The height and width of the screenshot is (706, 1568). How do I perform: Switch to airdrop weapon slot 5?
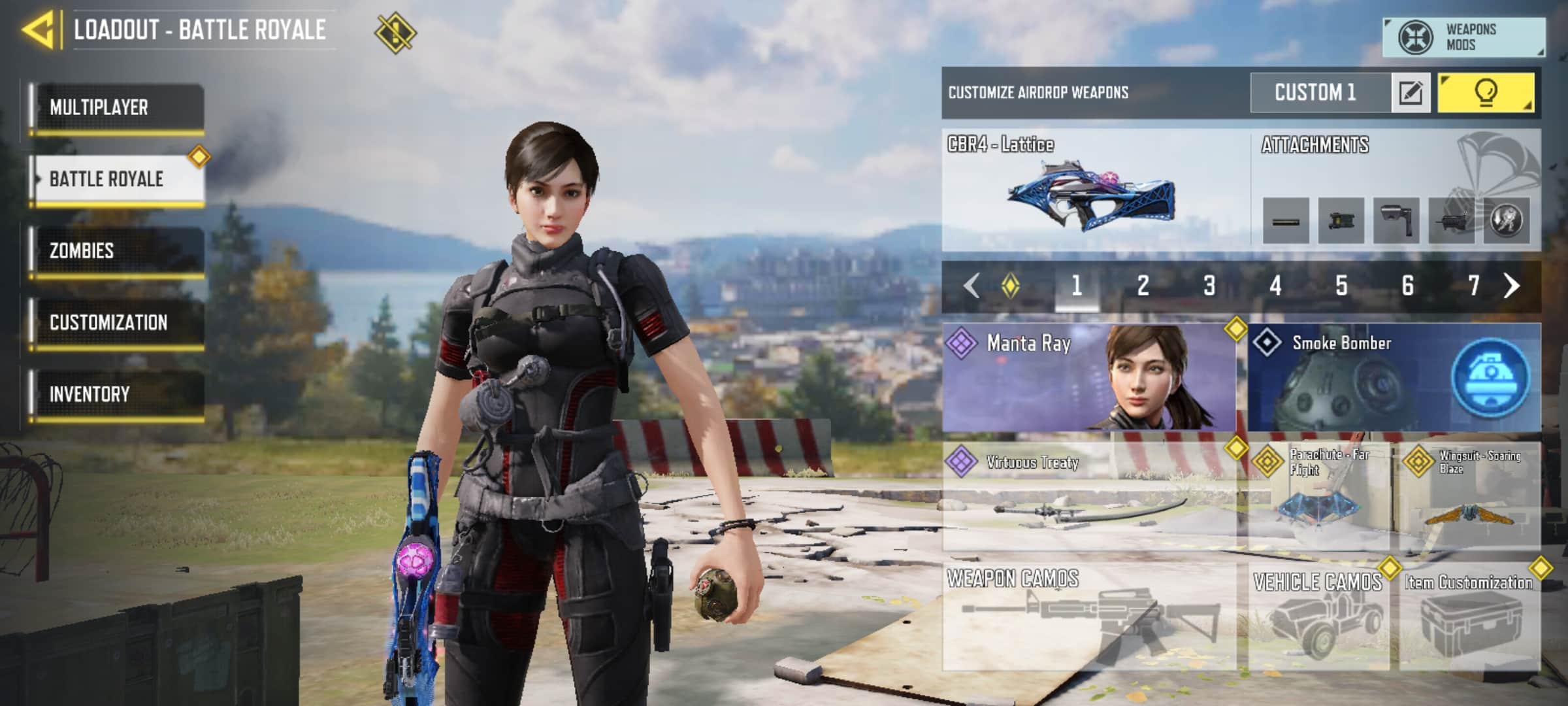click(x=1341, y=286)
